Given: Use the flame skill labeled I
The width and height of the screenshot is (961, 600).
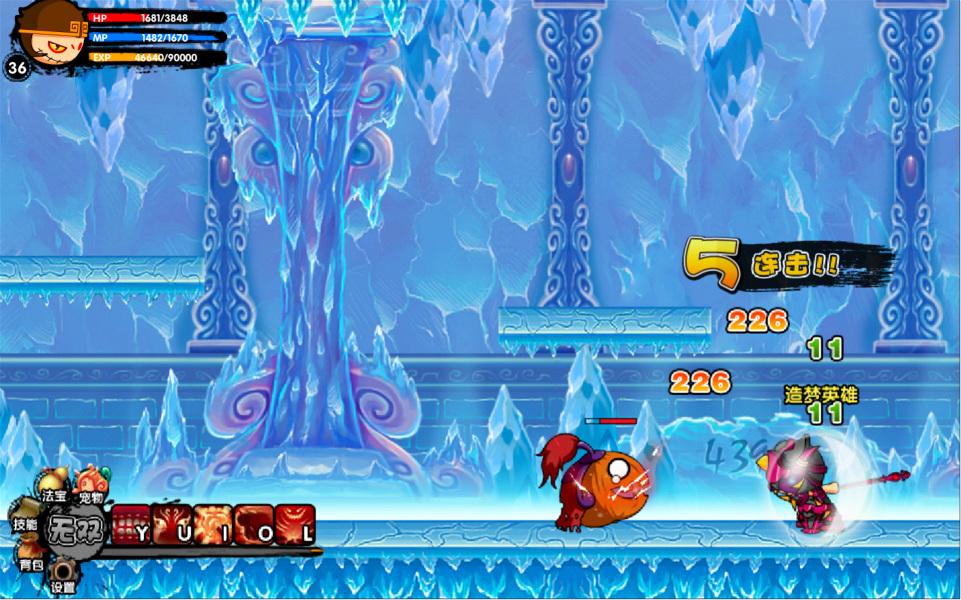Looking at the screenshot, I should click(213, 523).
